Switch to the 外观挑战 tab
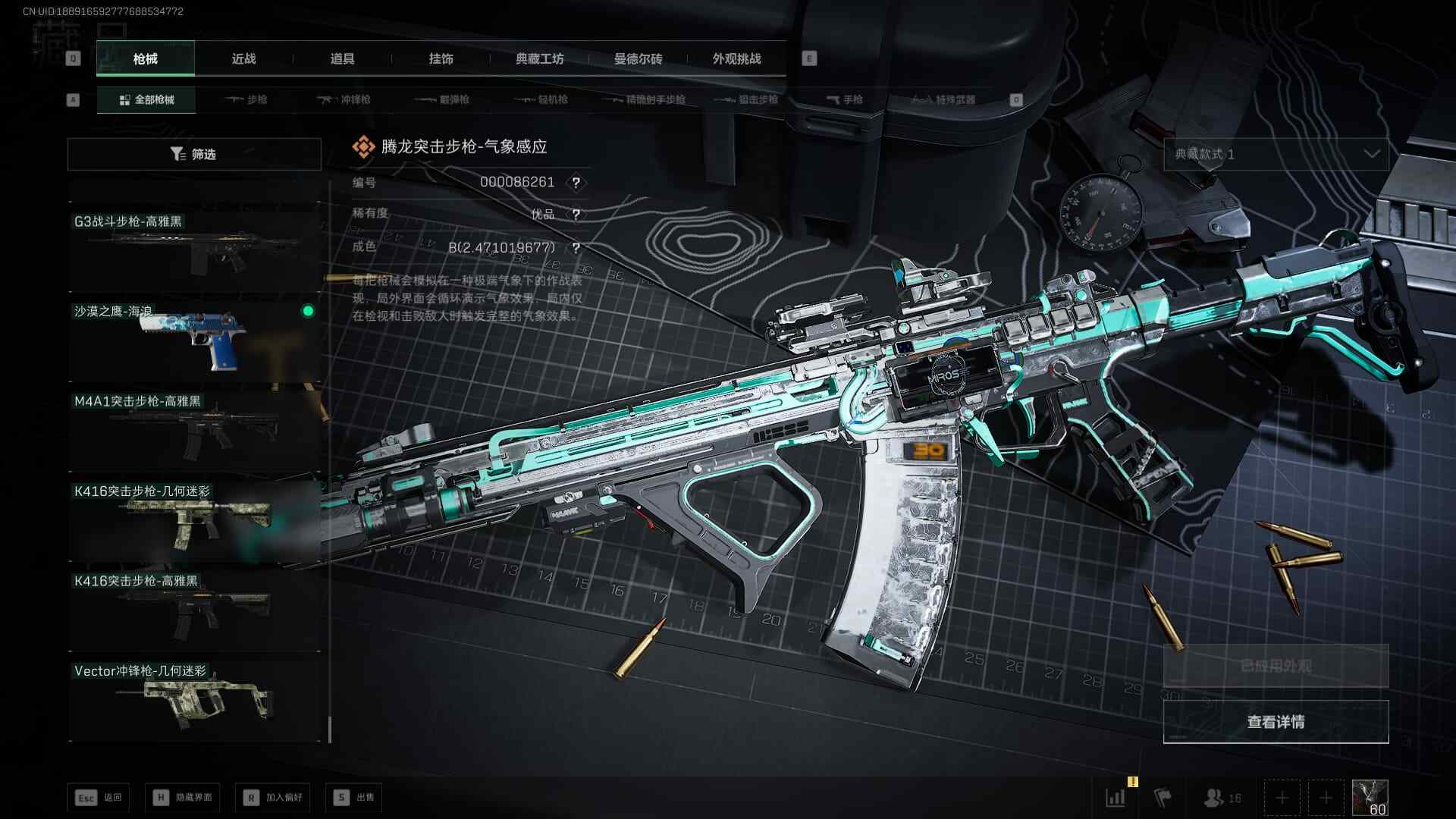This screenshot has height=819, width=1456. pyautogui.click(x=736, y=59)
